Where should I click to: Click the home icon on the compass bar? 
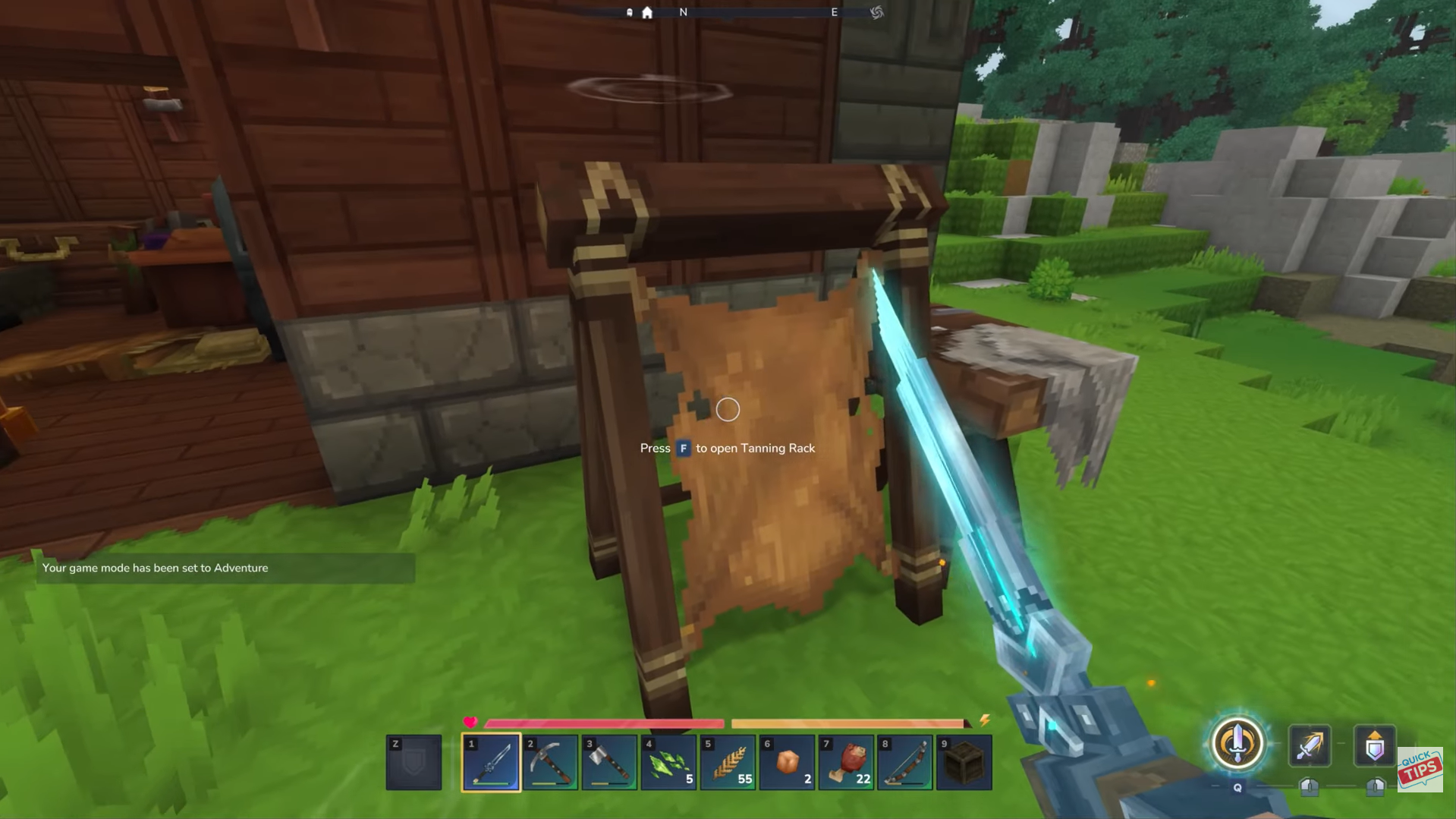646,12
